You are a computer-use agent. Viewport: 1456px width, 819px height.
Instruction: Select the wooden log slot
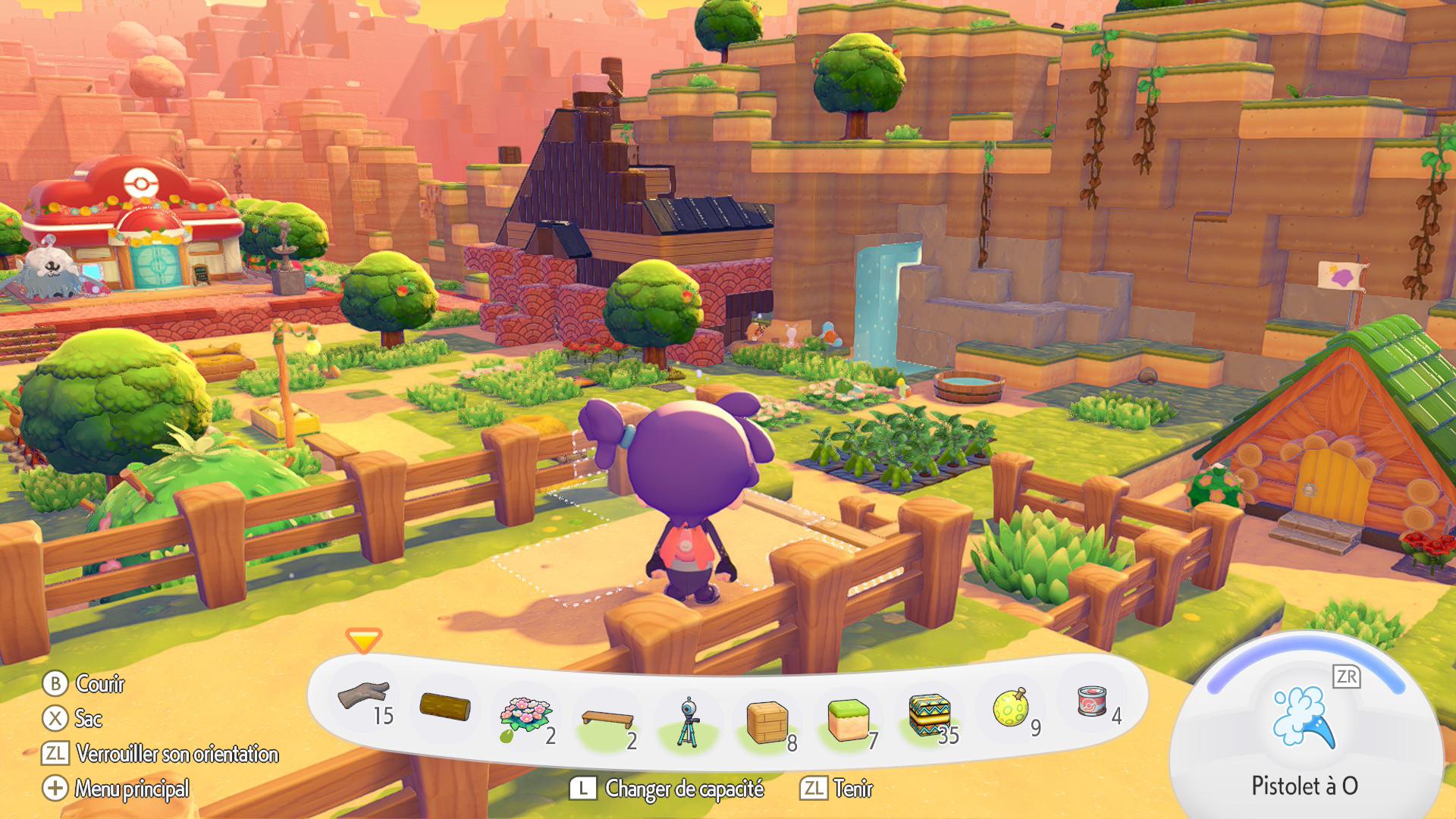coord(445,707)
